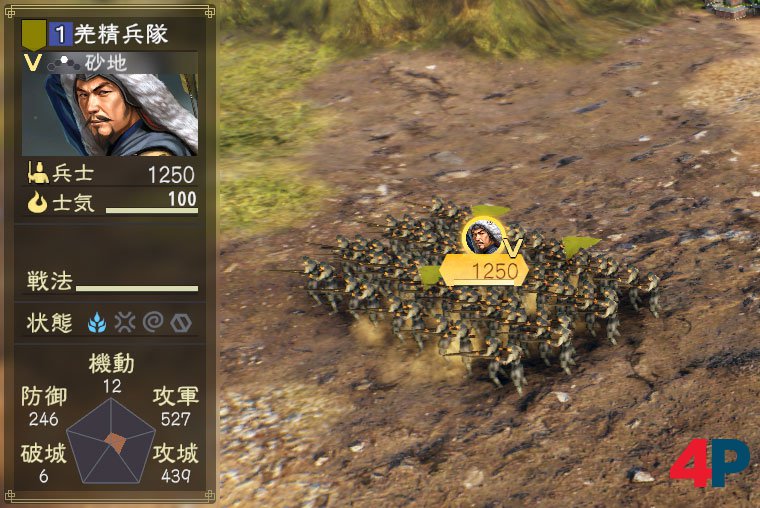Click the grey hexagon status icon
Viewport: 760px width, 508px height.
(x=179, y=322)
